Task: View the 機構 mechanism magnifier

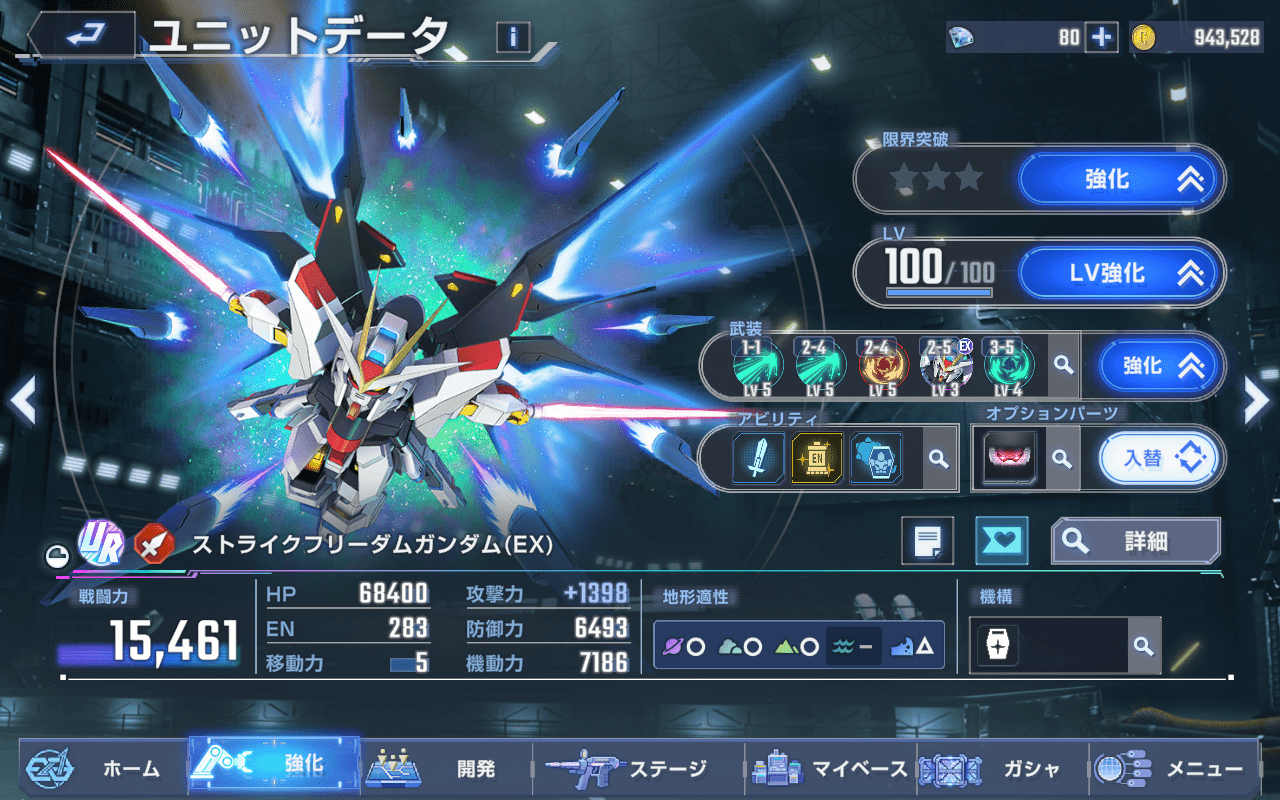Action: point(1143,646)
